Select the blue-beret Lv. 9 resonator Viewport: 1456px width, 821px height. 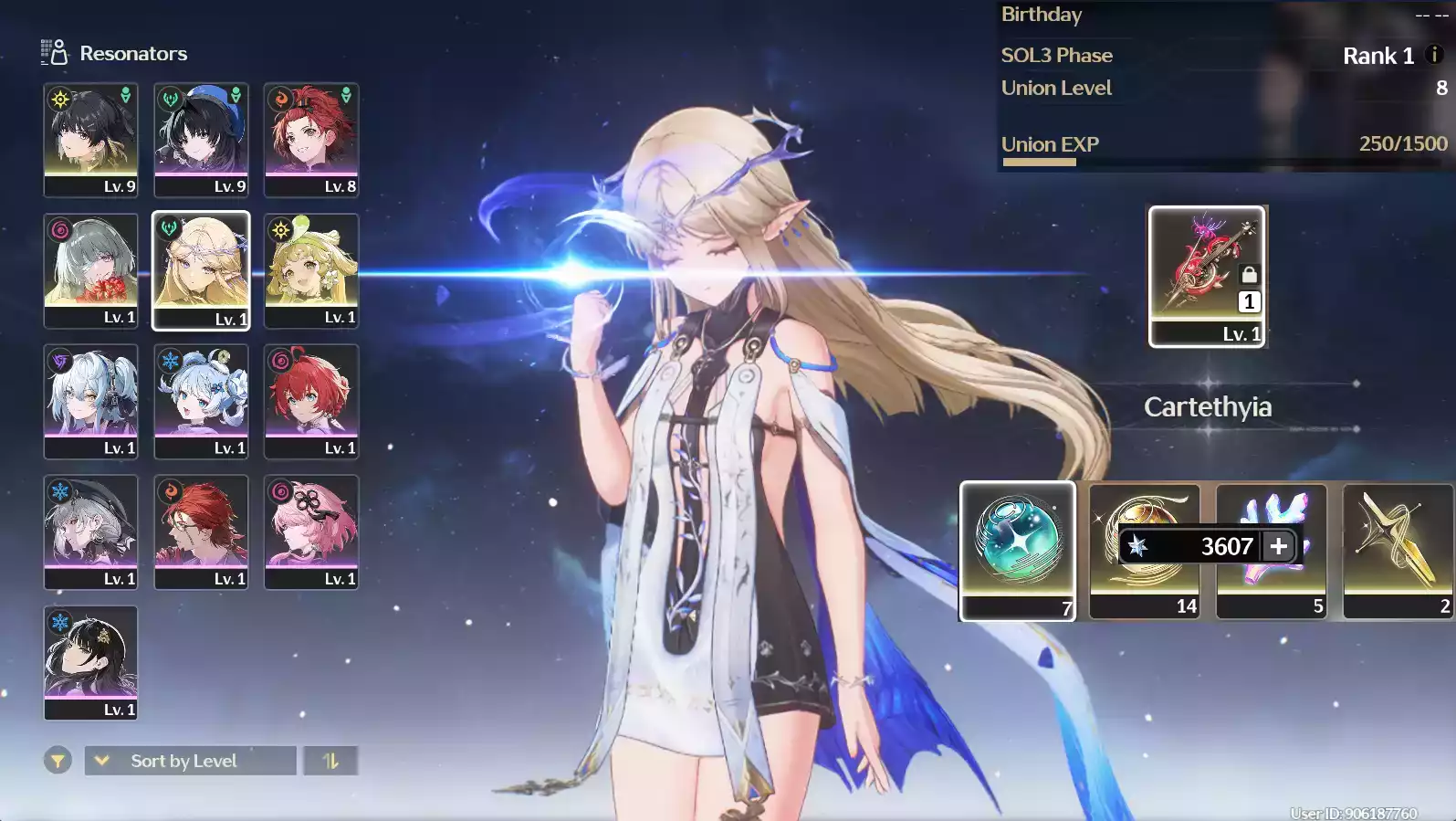click(201, 139)
